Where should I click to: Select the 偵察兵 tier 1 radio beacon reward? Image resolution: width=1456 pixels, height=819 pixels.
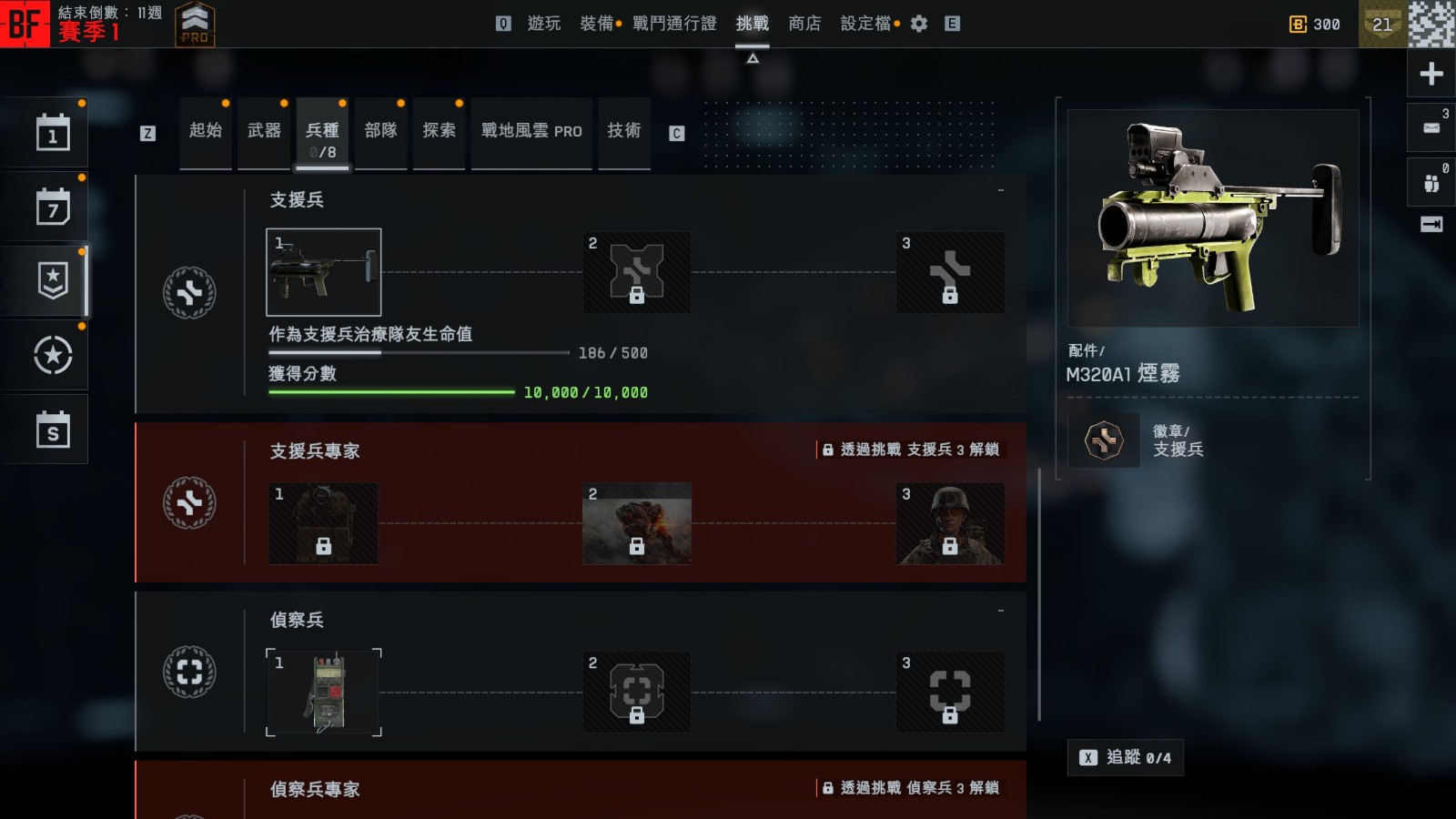tap(323, 693)
